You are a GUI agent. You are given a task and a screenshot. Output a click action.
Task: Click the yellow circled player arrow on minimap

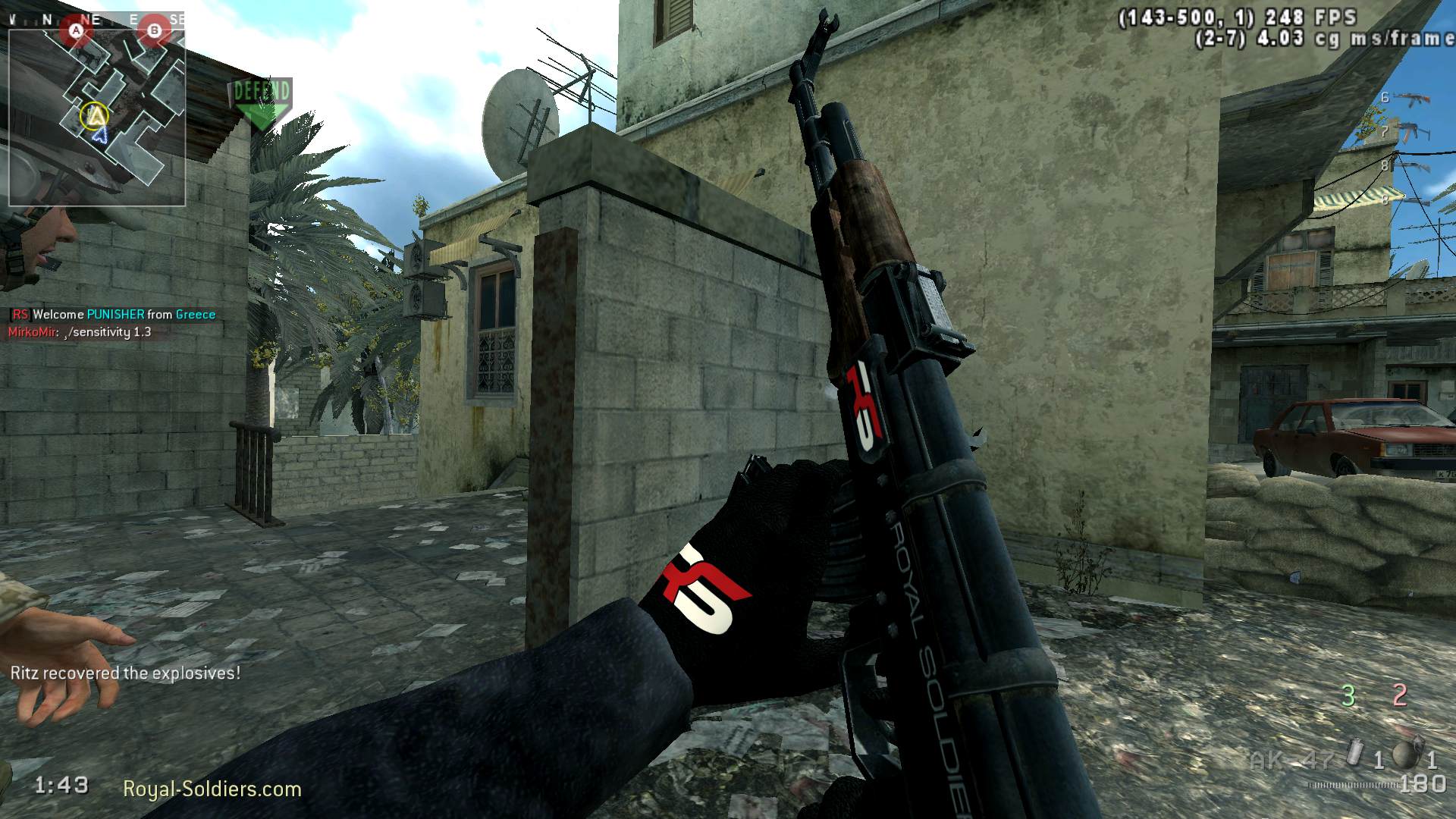tap(94, 115)
